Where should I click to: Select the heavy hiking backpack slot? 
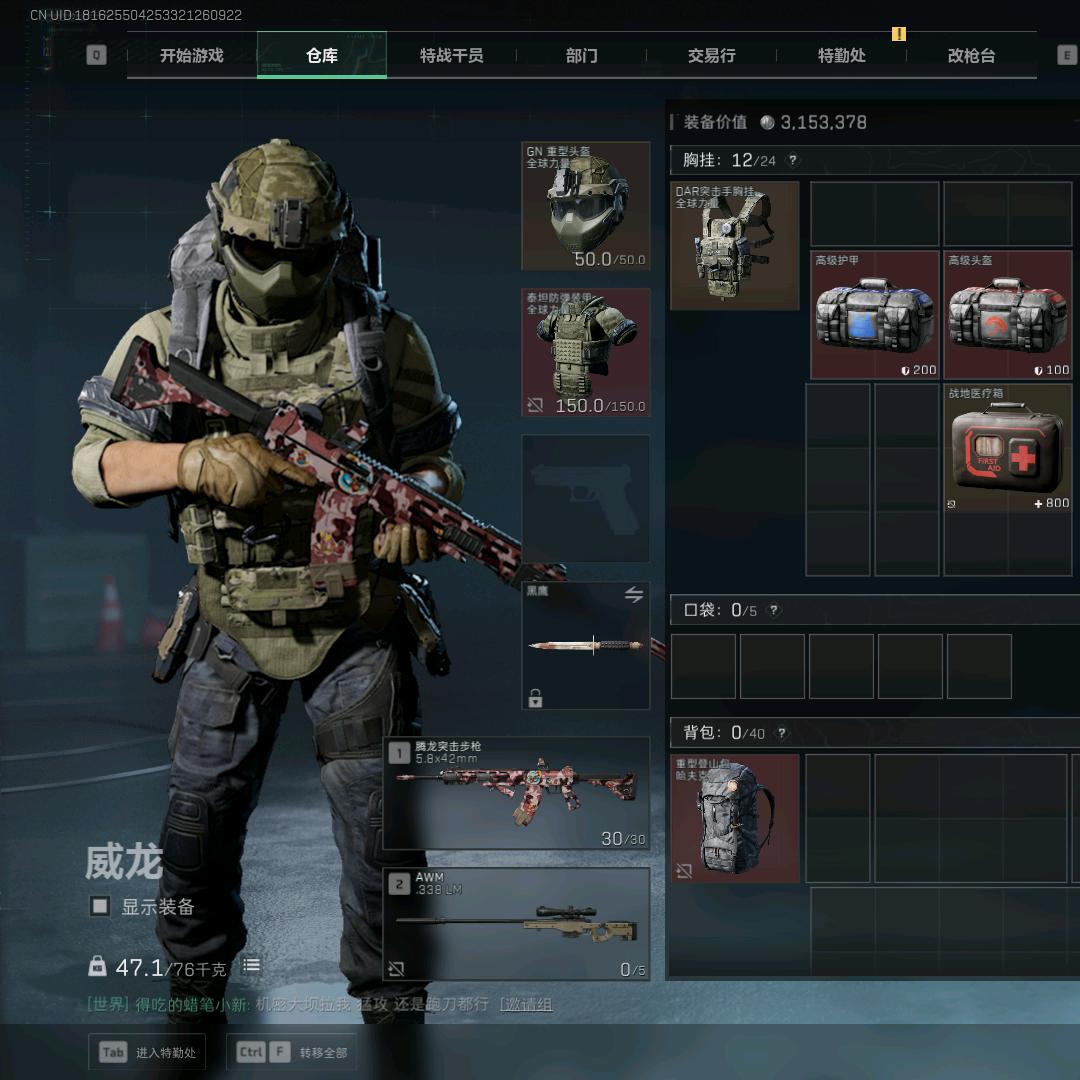tap(735, 819)
